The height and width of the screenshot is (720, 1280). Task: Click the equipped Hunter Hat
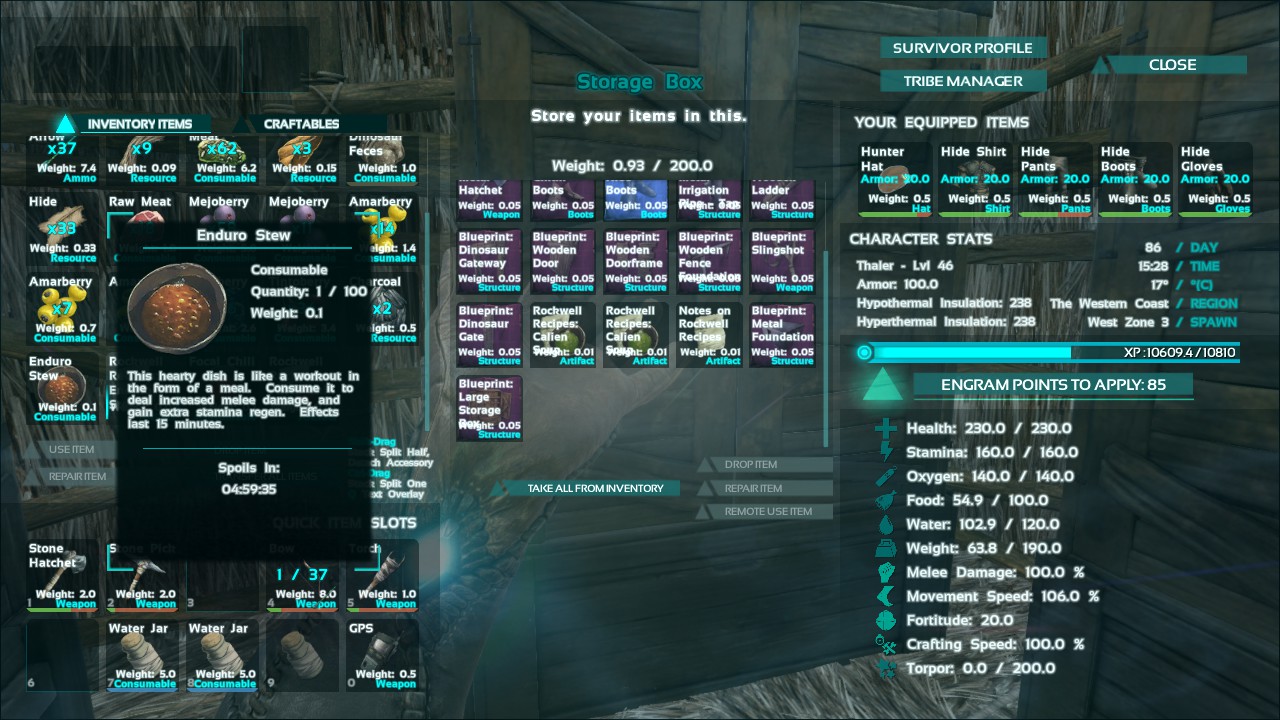click(x=893, y=180)
